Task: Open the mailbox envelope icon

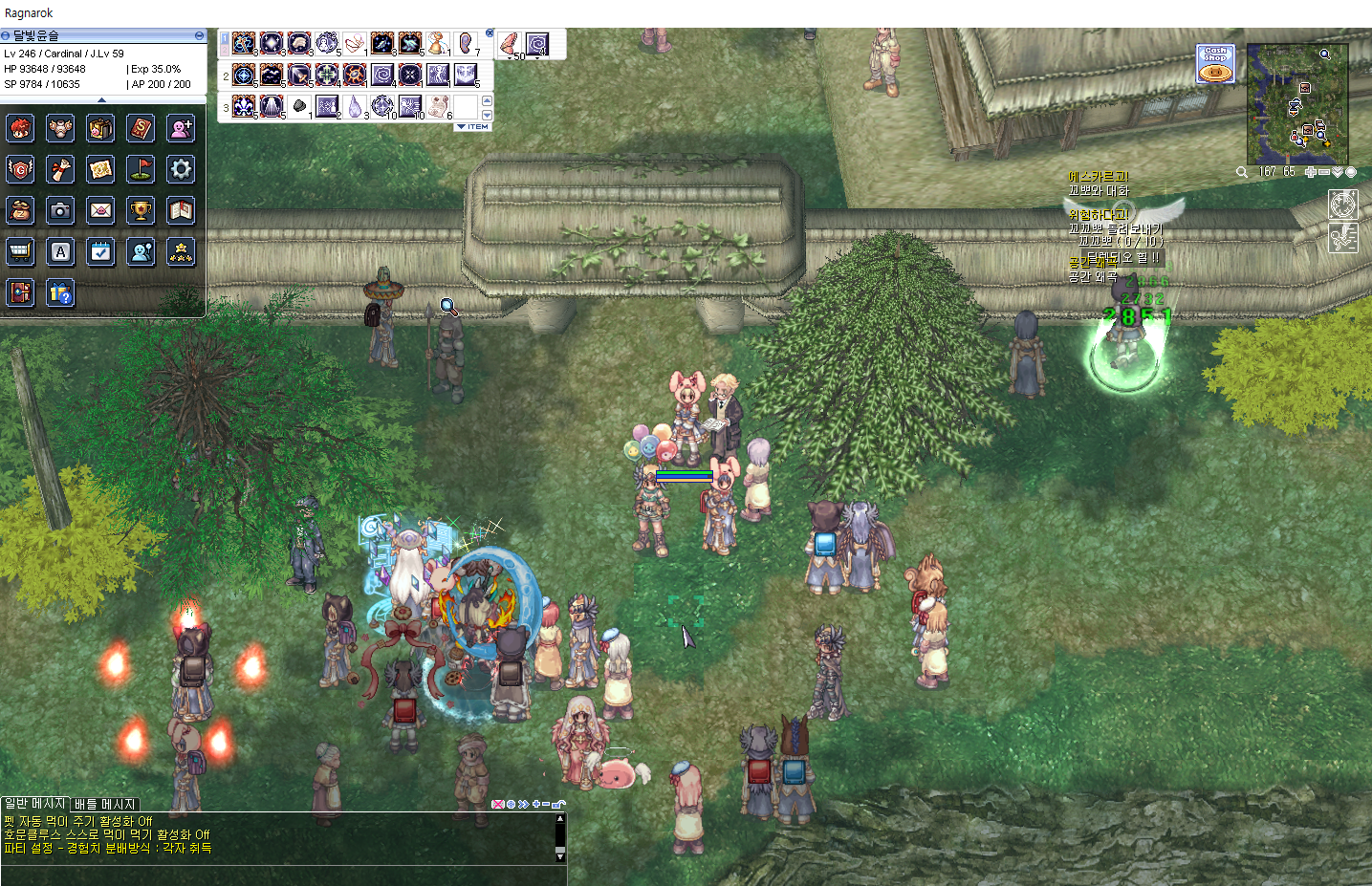Action: click(100, 210)
